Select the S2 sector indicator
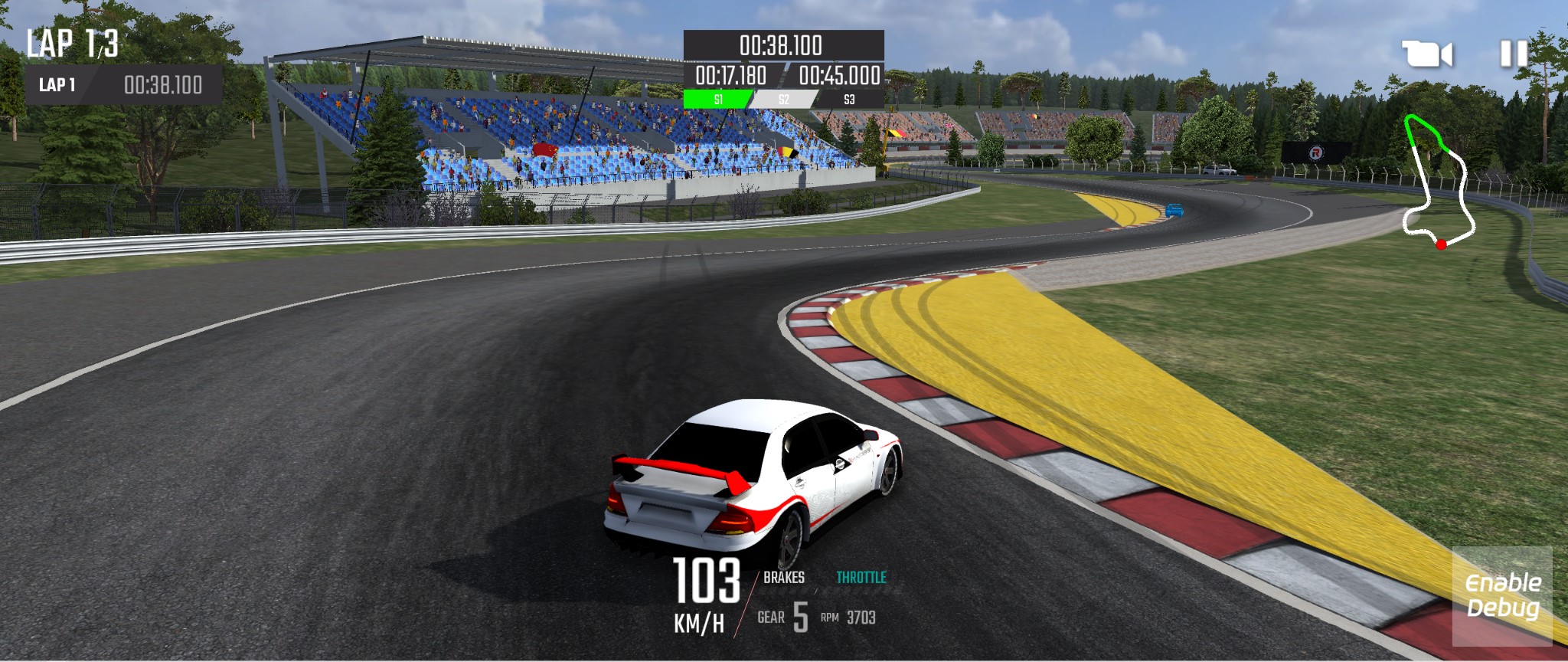This screenshot has width=1568, height=662. [784, 97]
